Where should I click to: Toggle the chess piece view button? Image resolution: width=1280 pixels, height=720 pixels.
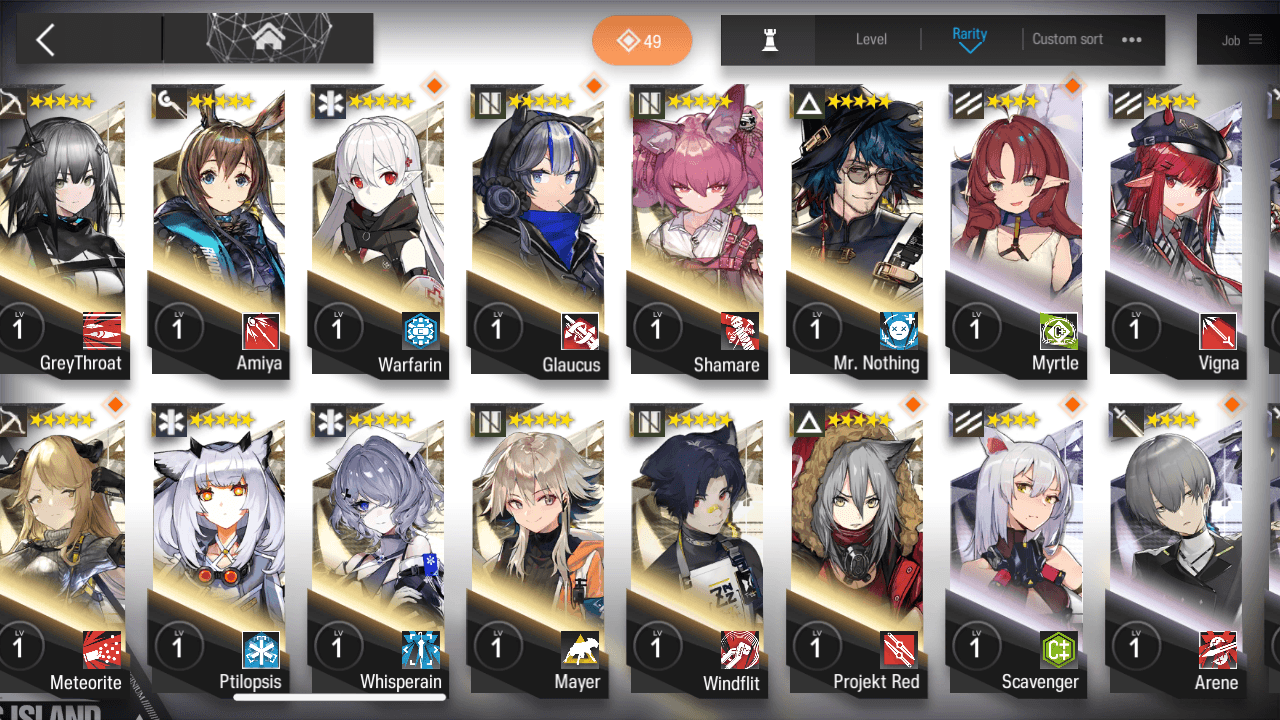(x=769, y=40)
